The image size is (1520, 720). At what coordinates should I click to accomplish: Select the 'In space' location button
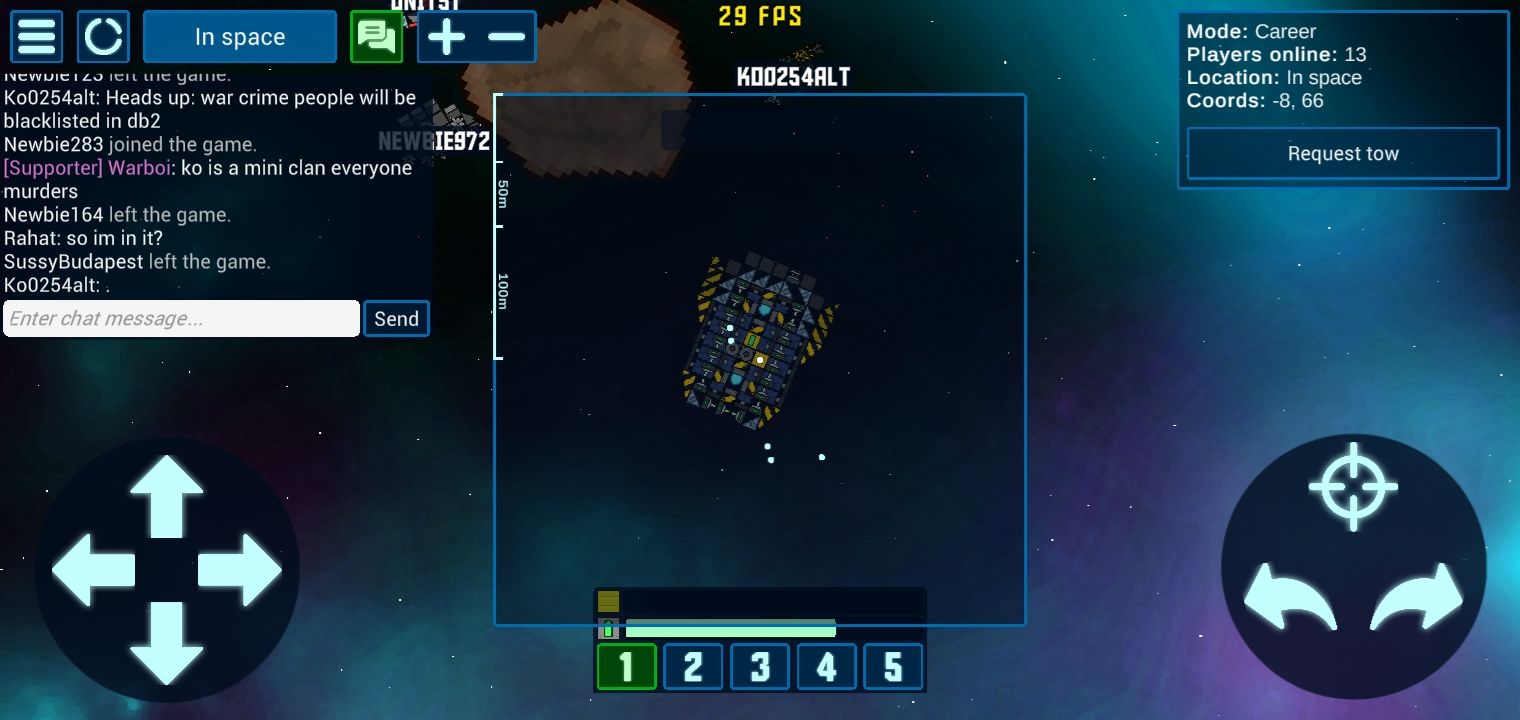tap(240, 37)
